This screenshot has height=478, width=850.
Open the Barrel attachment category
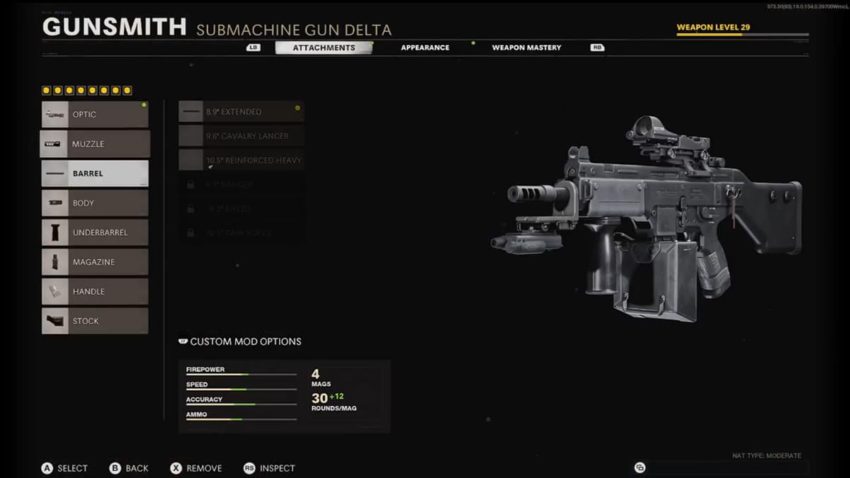click(95, 173)
